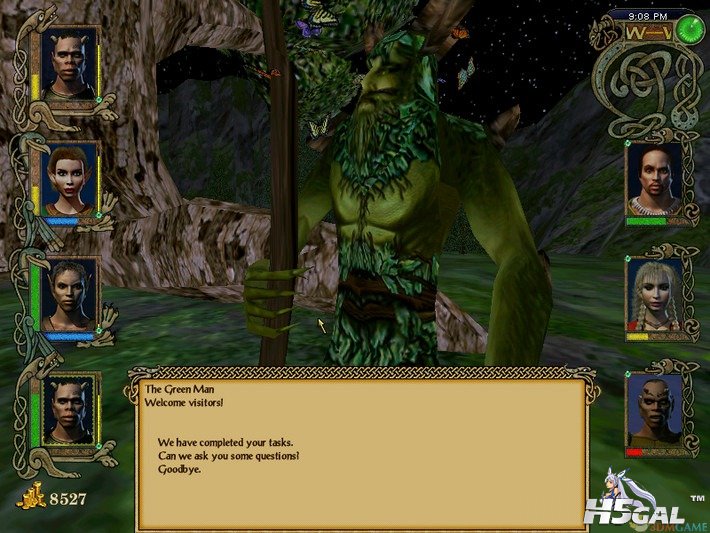Select the "Goodbye." dialogue option
710x533 pixels.
[179, 469]
